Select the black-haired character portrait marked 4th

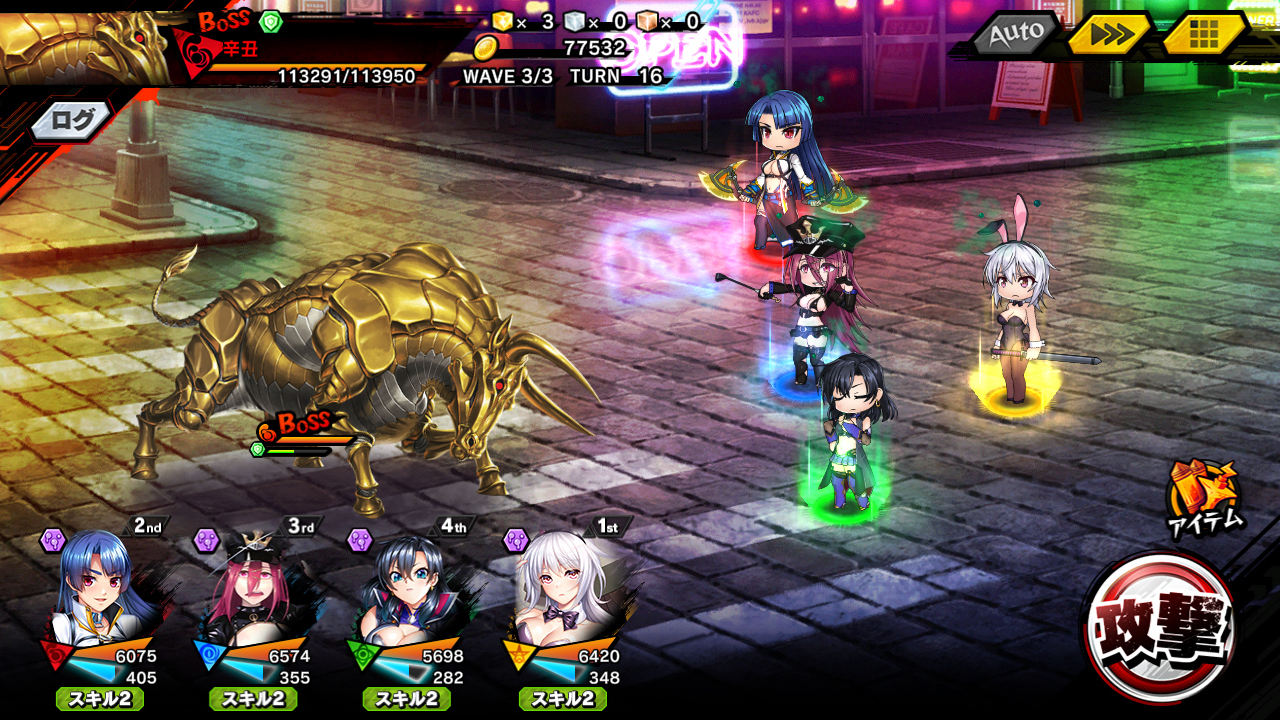click(x=402, y=590)
